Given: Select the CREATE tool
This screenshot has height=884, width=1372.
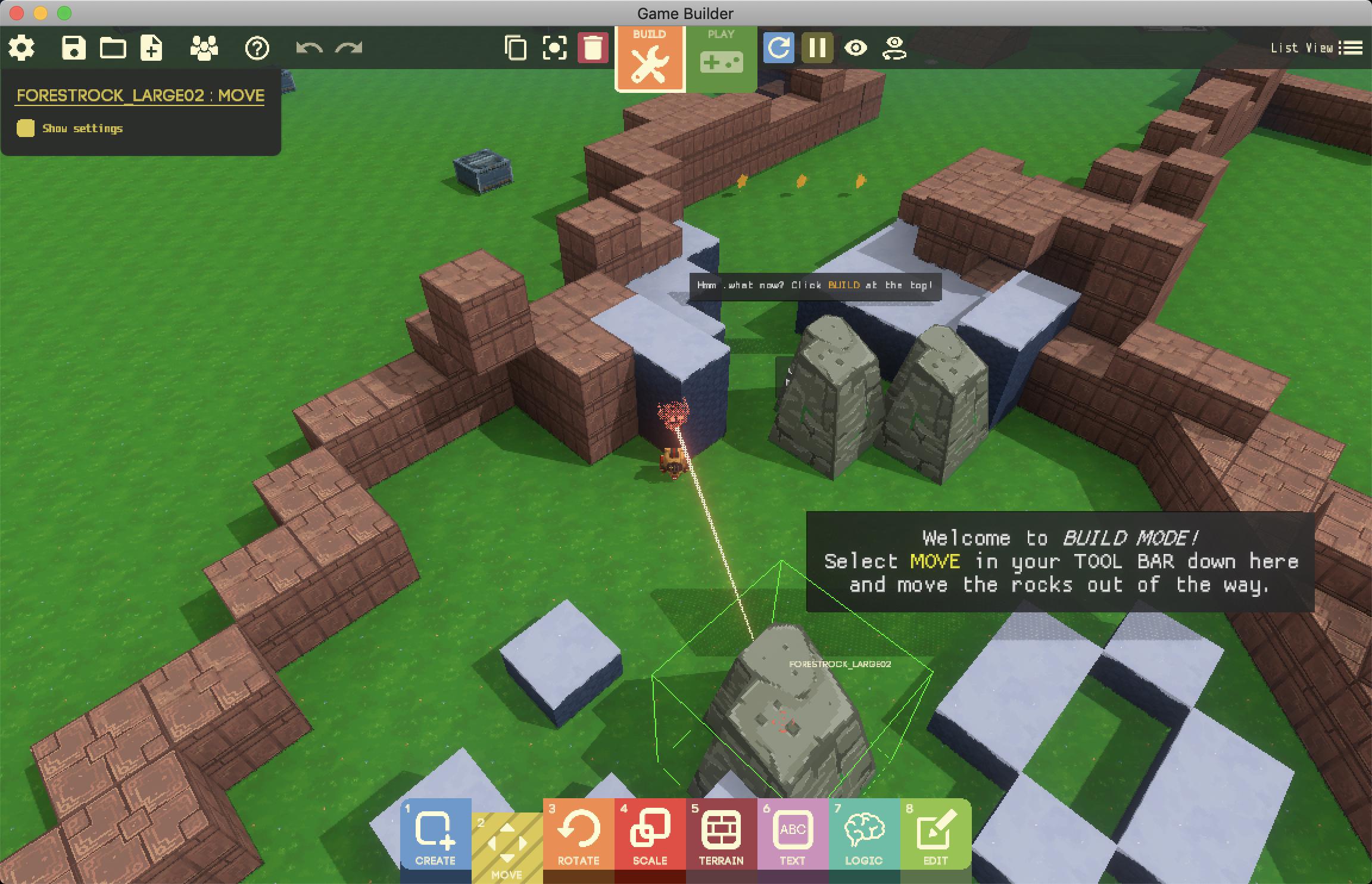Looking at the screenshot, I should (x=435, y=834).
